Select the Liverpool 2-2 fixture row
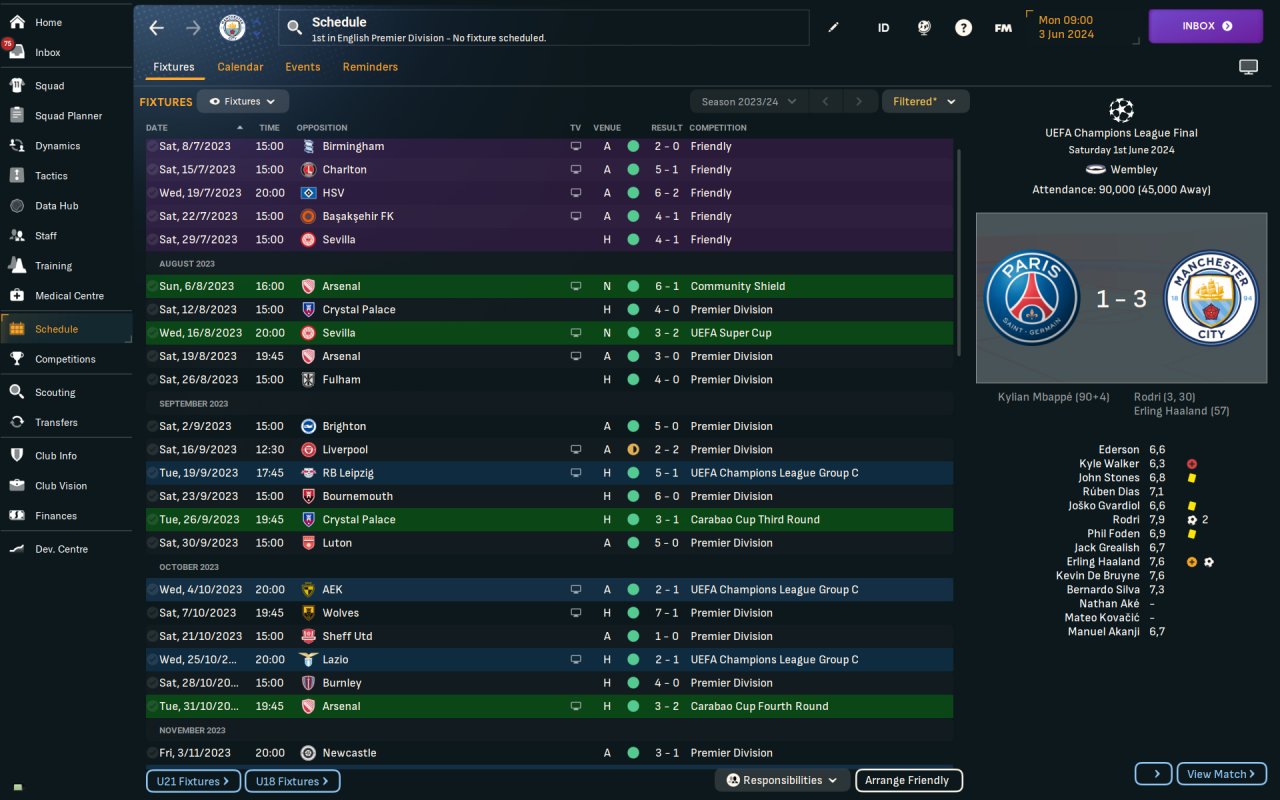Image resolution: width=1280 pixels, height=800 pixels. (548, 450)
